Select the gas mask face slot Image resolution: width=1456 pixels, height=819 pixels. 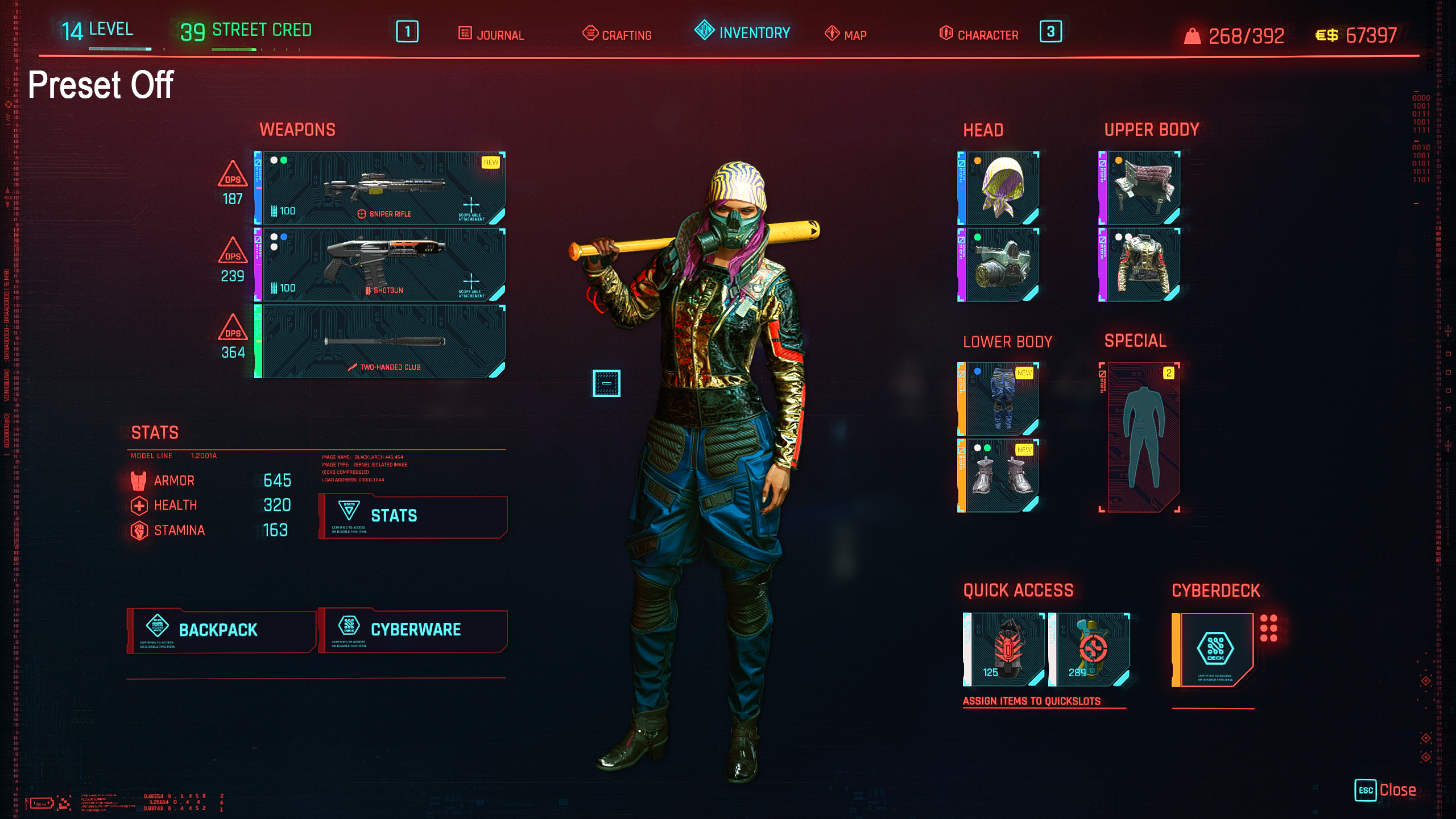tap(1002, 264)
